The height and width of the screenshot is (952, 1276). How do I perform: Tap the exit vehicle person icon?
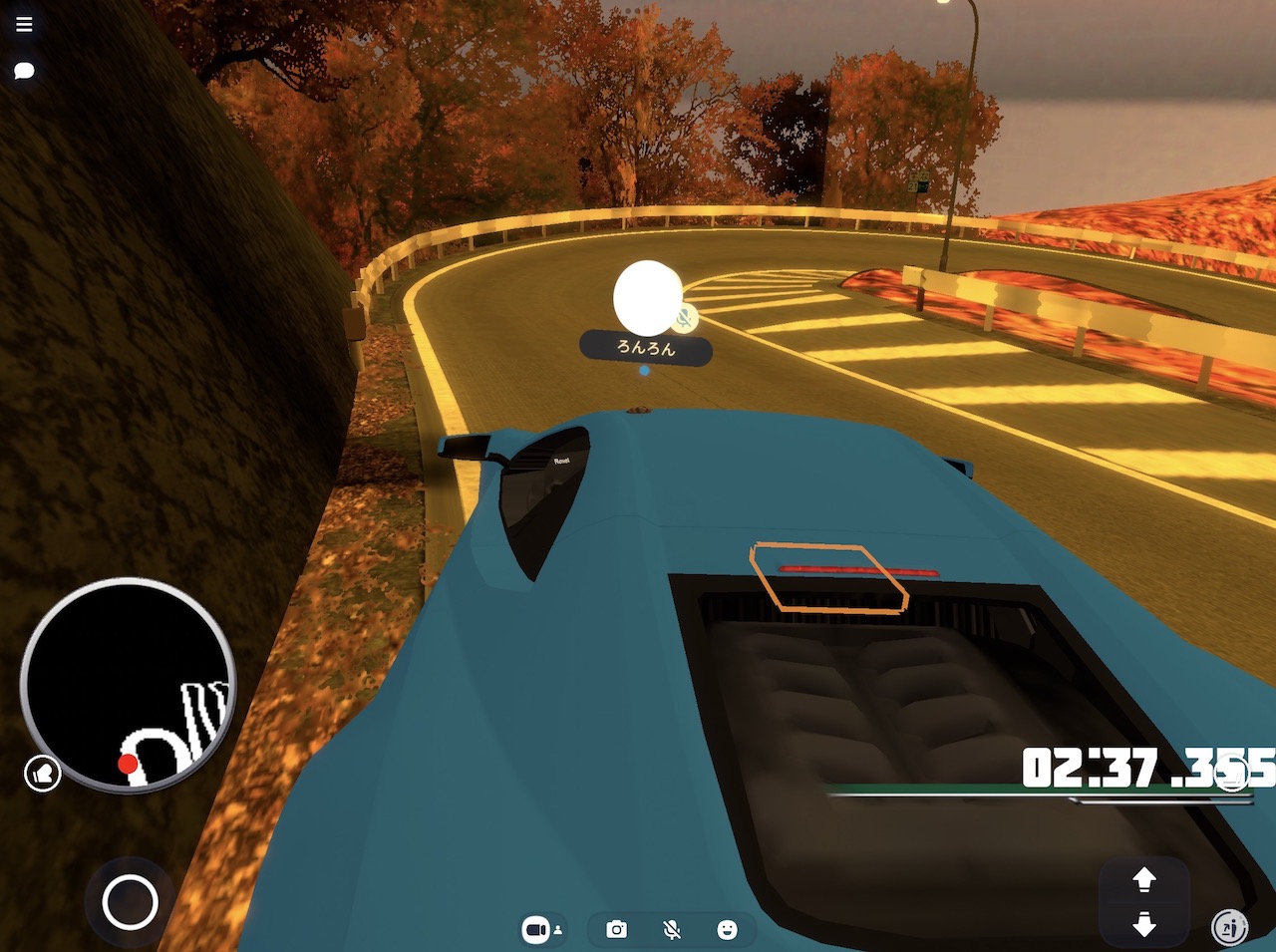pyautogui.click(x=1230, y=927)
